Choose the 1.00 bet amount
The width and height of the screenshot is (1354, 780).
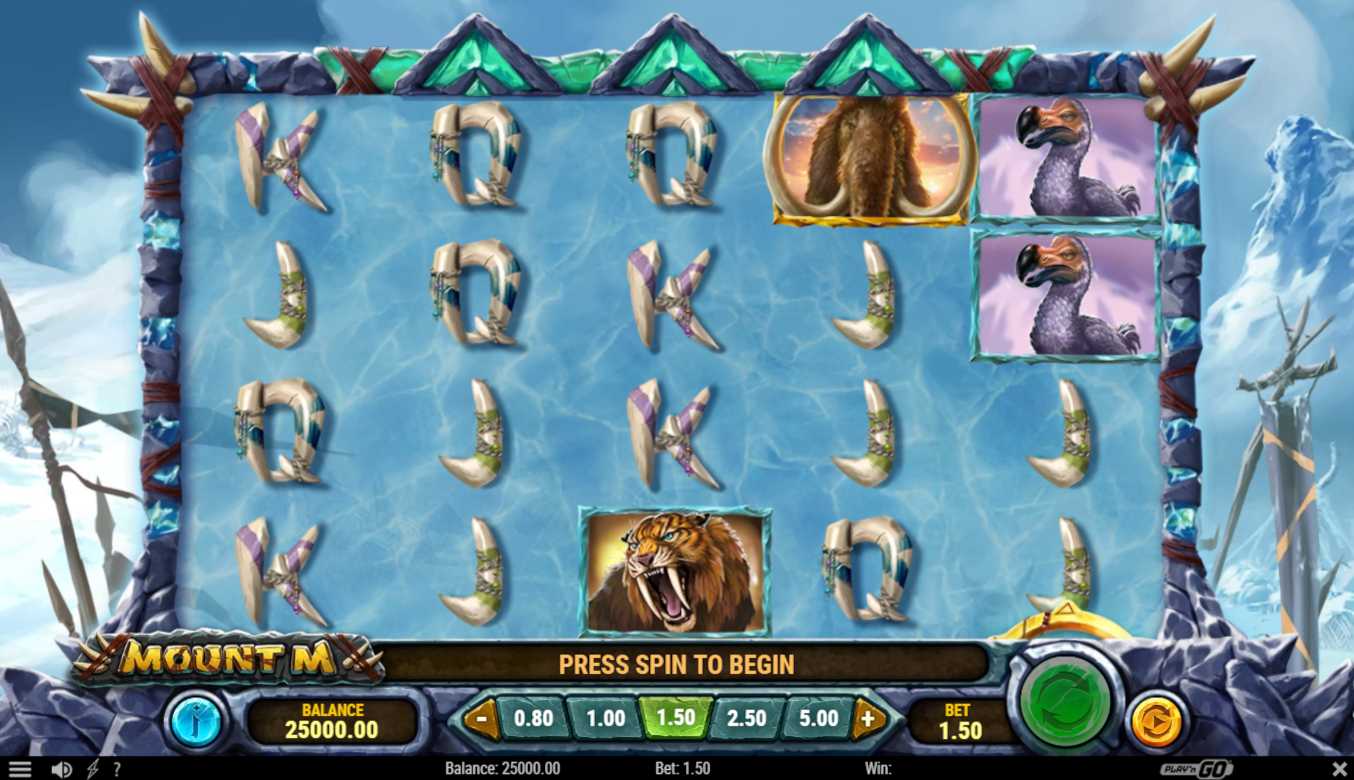tap(604, 718)
